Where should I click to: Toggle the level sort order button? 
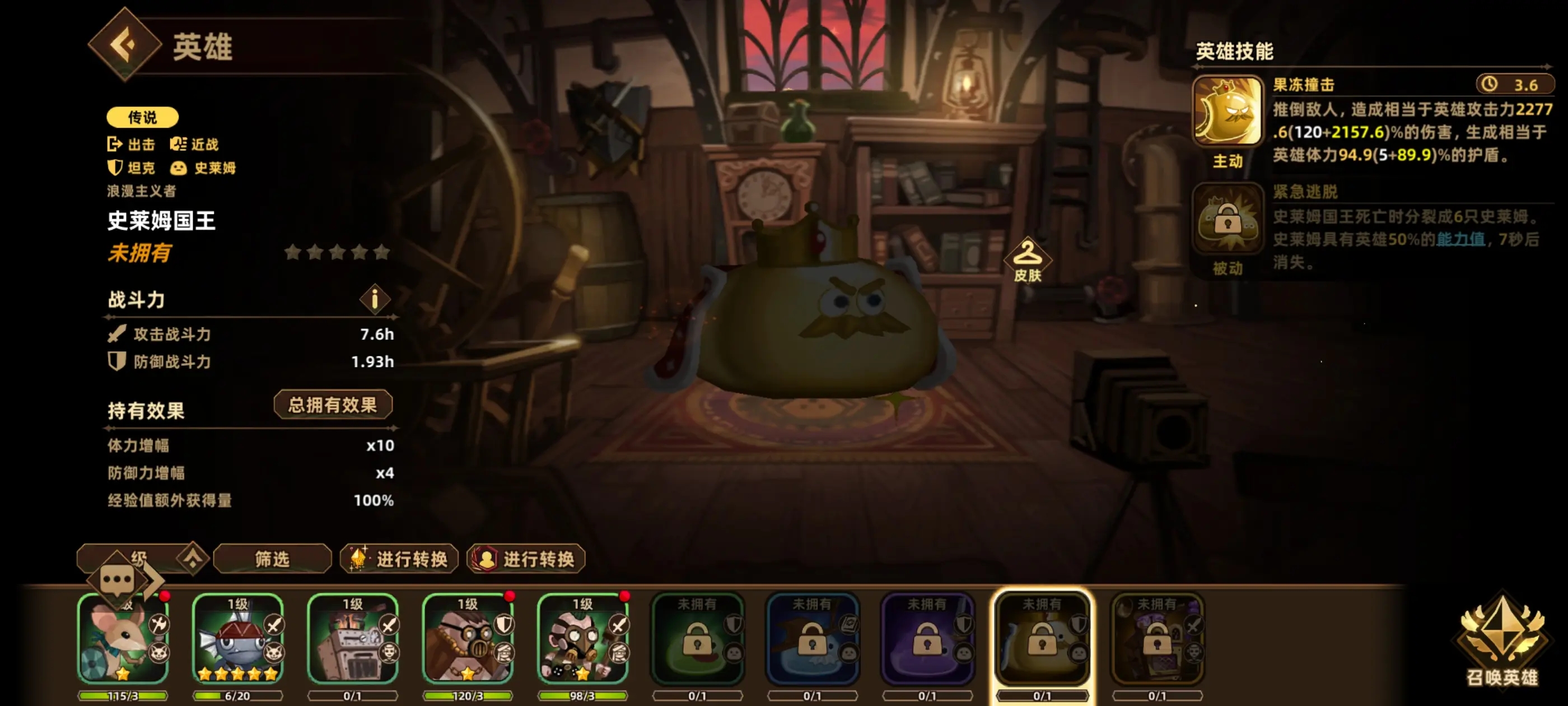pos(192,558)
